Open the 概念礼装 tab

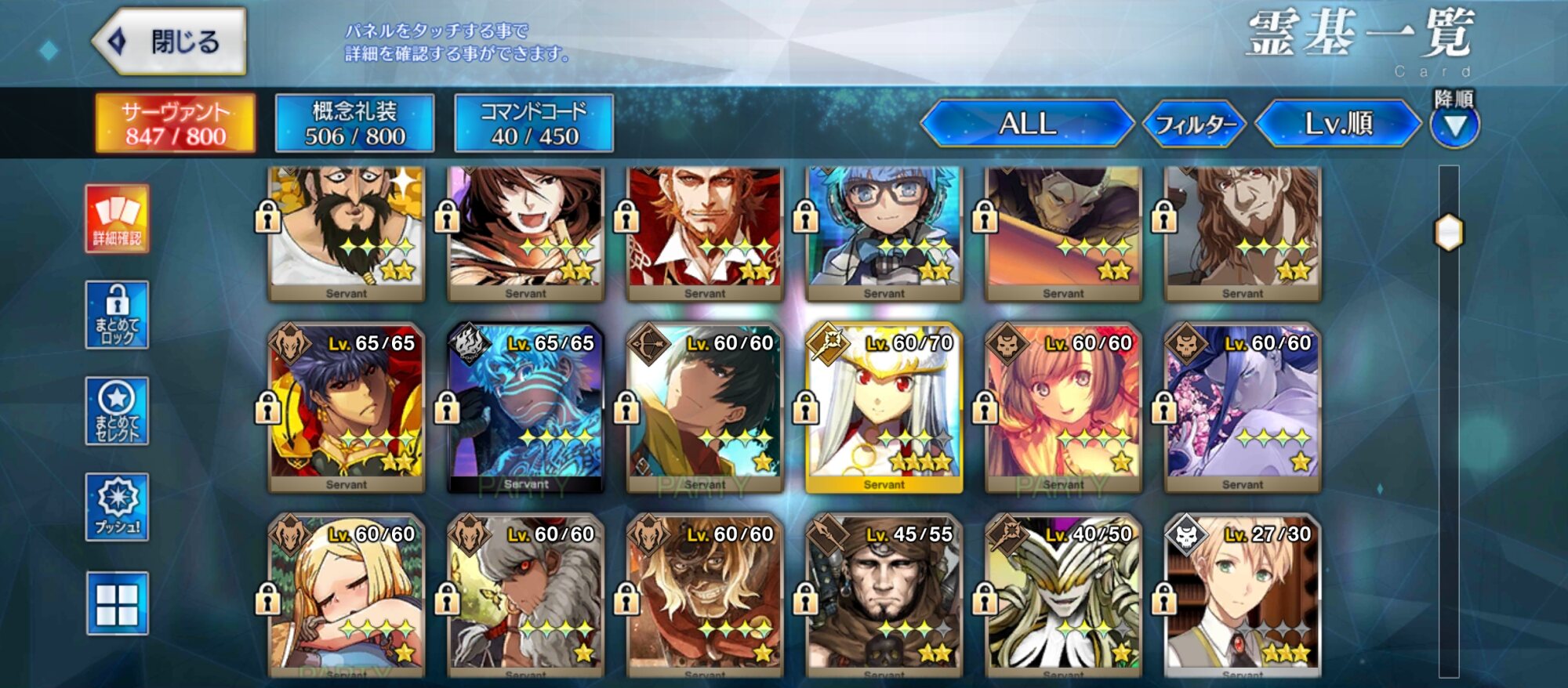pos(354,123)
